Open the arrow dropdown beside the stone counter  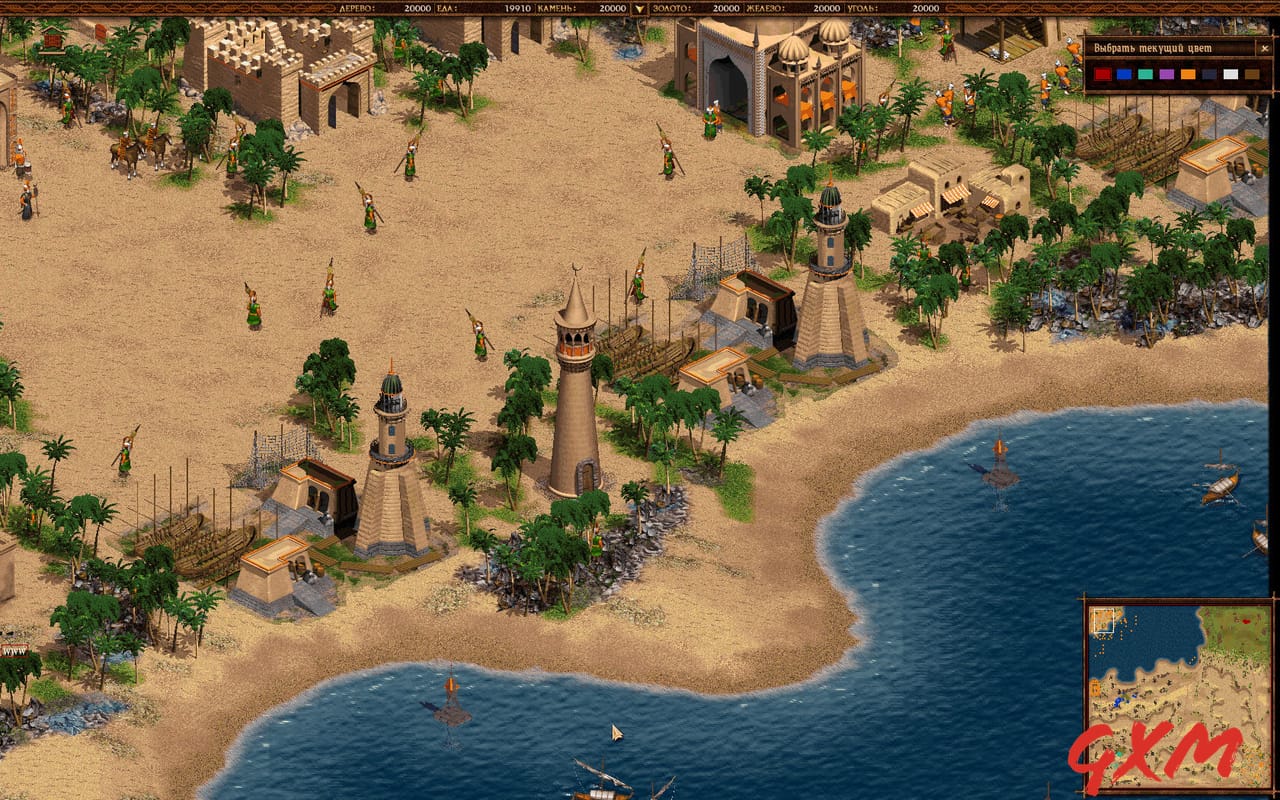637,8
